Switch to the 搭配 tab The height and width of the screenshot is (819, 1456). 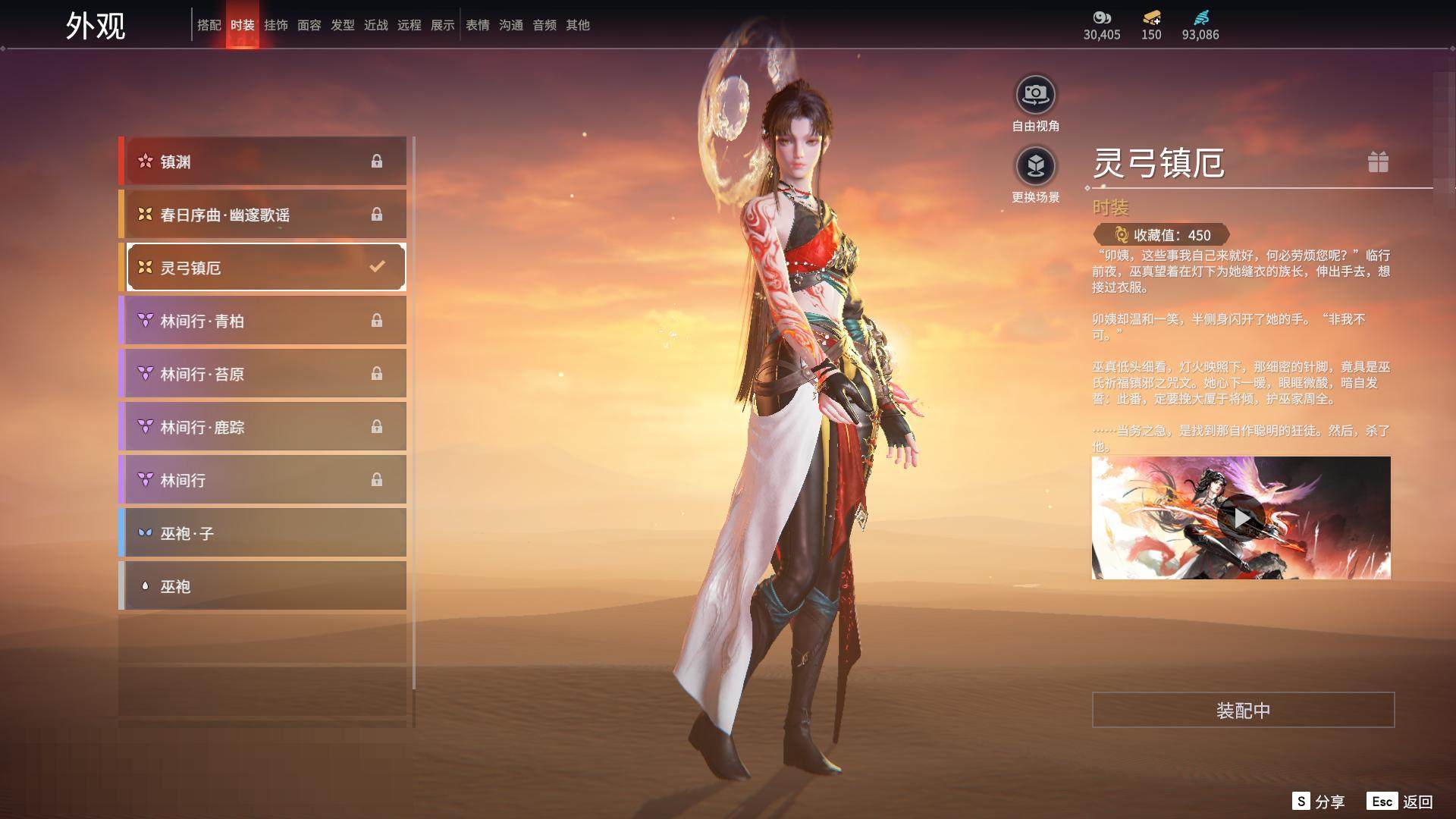coord(209,25)
